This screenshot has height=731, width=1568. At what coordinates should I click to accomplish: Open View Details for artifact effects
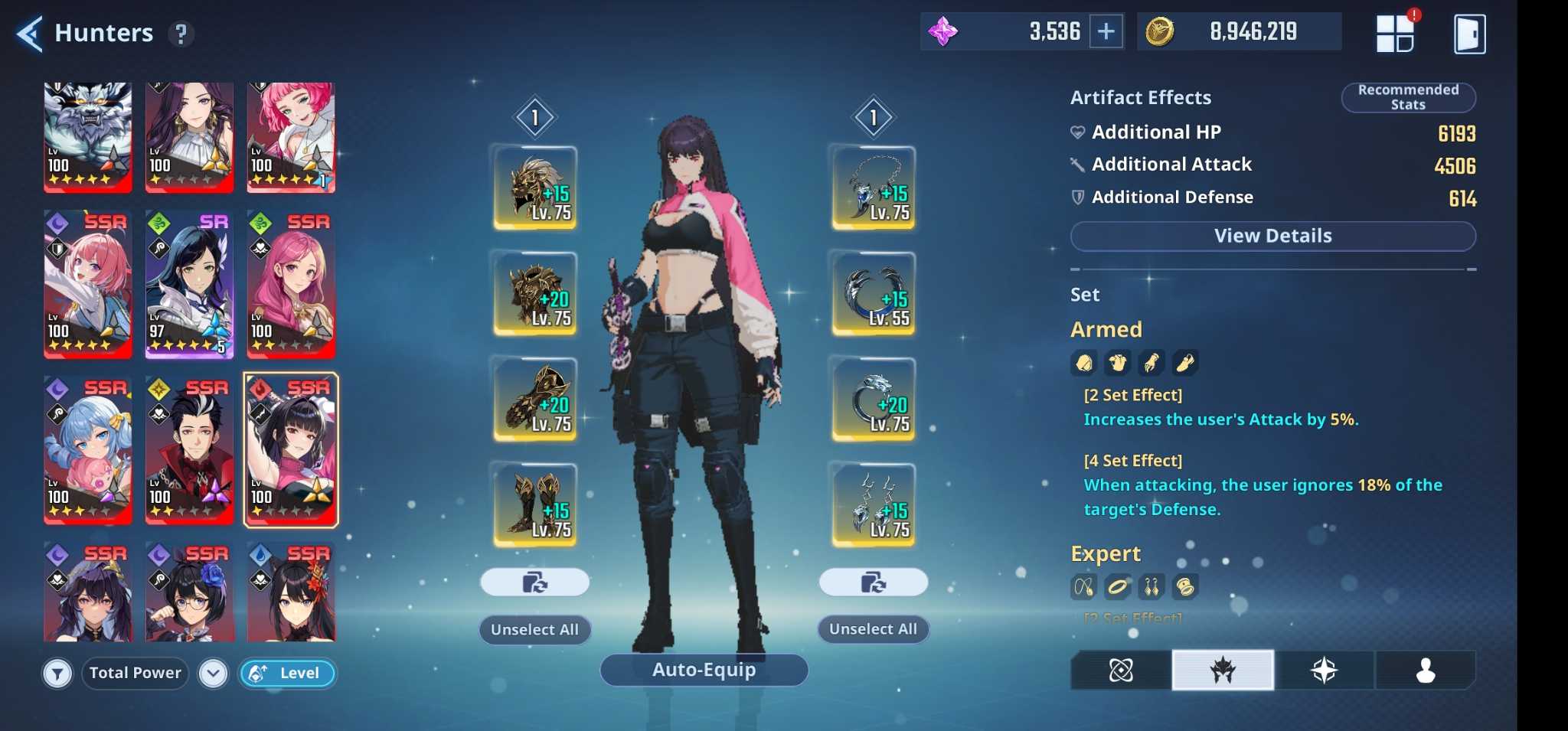coord(1272,236)
